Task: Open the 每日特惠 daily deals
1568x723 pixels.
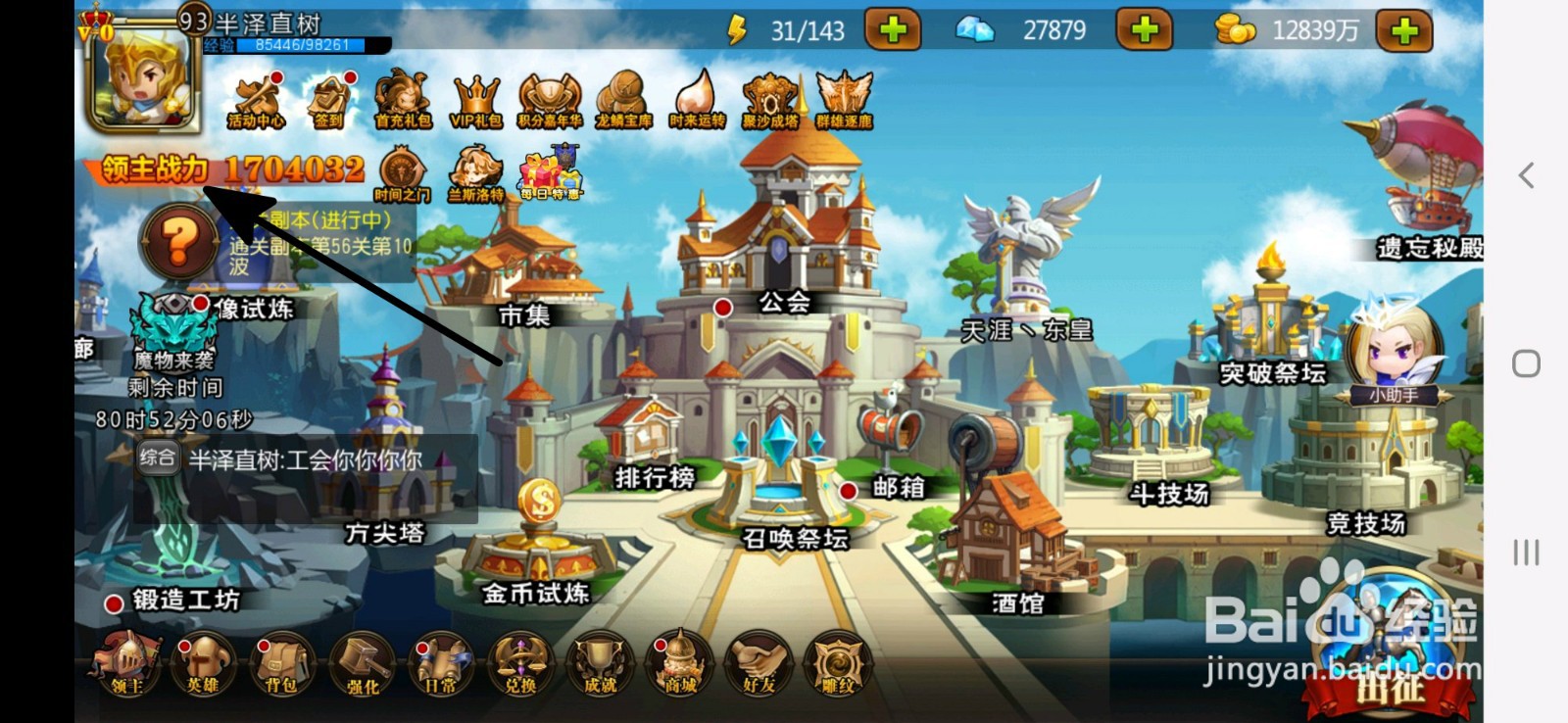Action: tap(551, 174)
